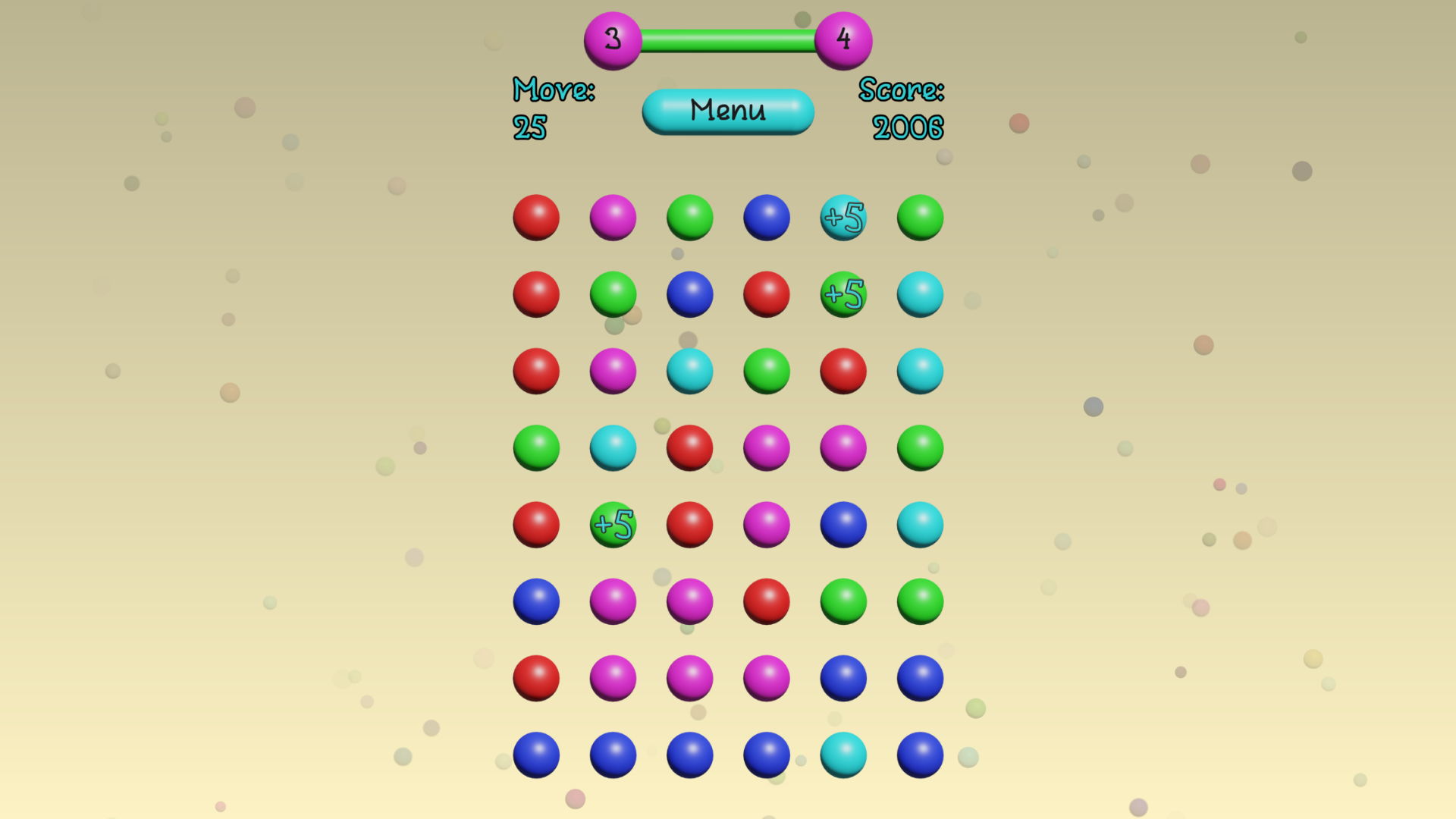Screen dimensions: 1456x819
Task: Select the green dot at the top-right corner
Action: pyautogui.click(x=919, y=218)
